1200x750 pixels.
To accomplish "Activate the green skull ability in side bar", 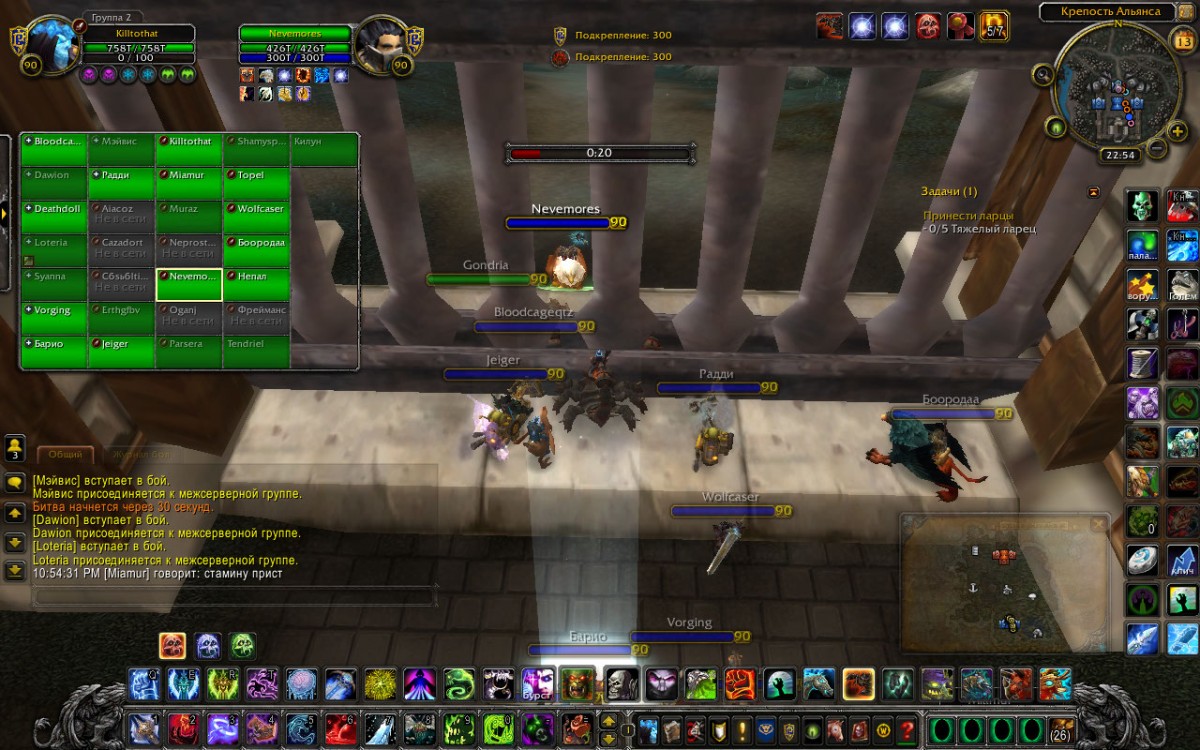I will click(1143, 206).
